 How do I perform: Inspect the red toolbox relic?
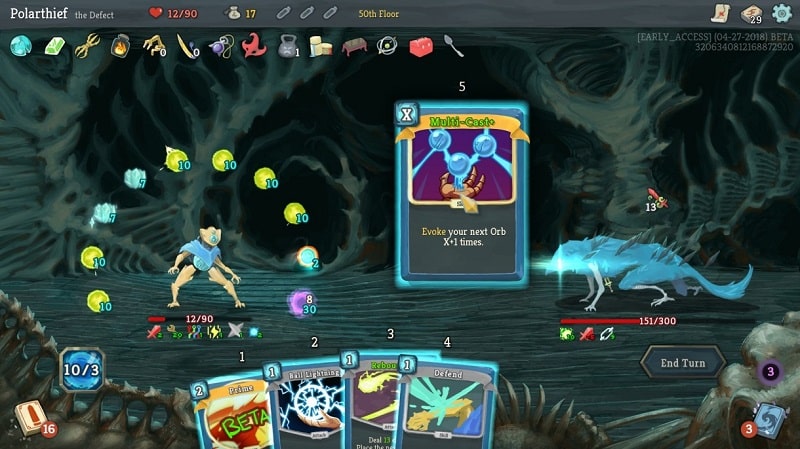(421, 46)
